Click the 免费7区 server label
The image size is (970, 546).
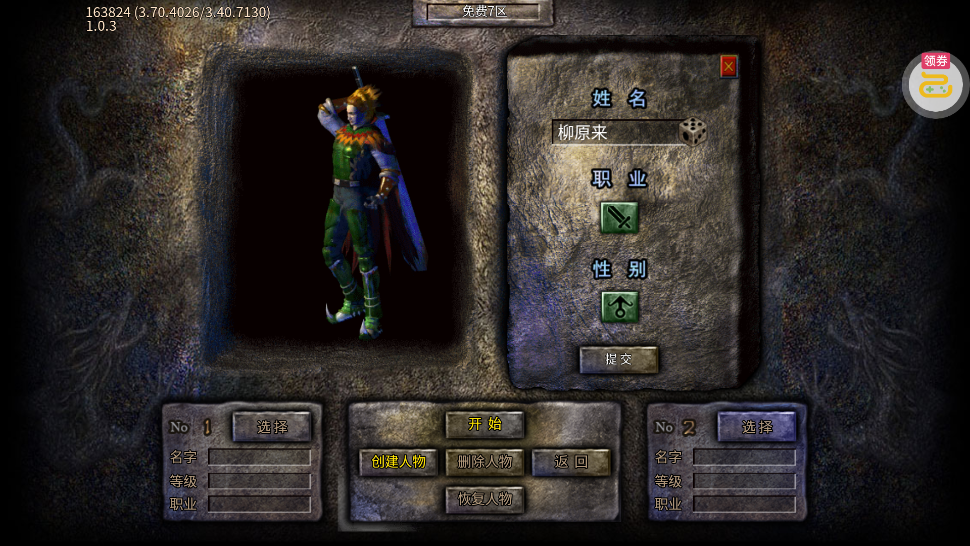[x=484, y=11]
